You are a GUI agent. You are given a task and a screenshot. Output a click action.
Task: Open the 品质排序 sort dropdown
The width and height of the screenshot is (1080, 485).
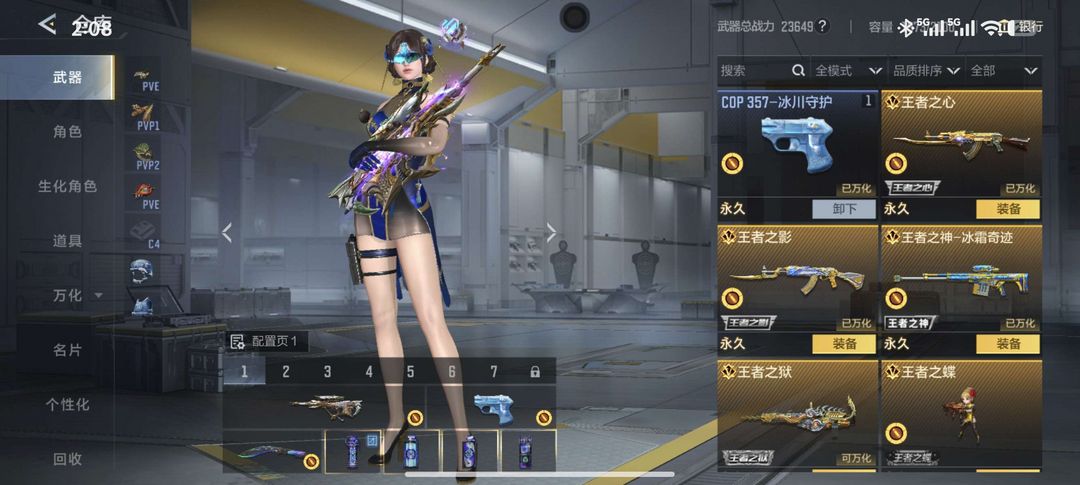coord(925,71)
